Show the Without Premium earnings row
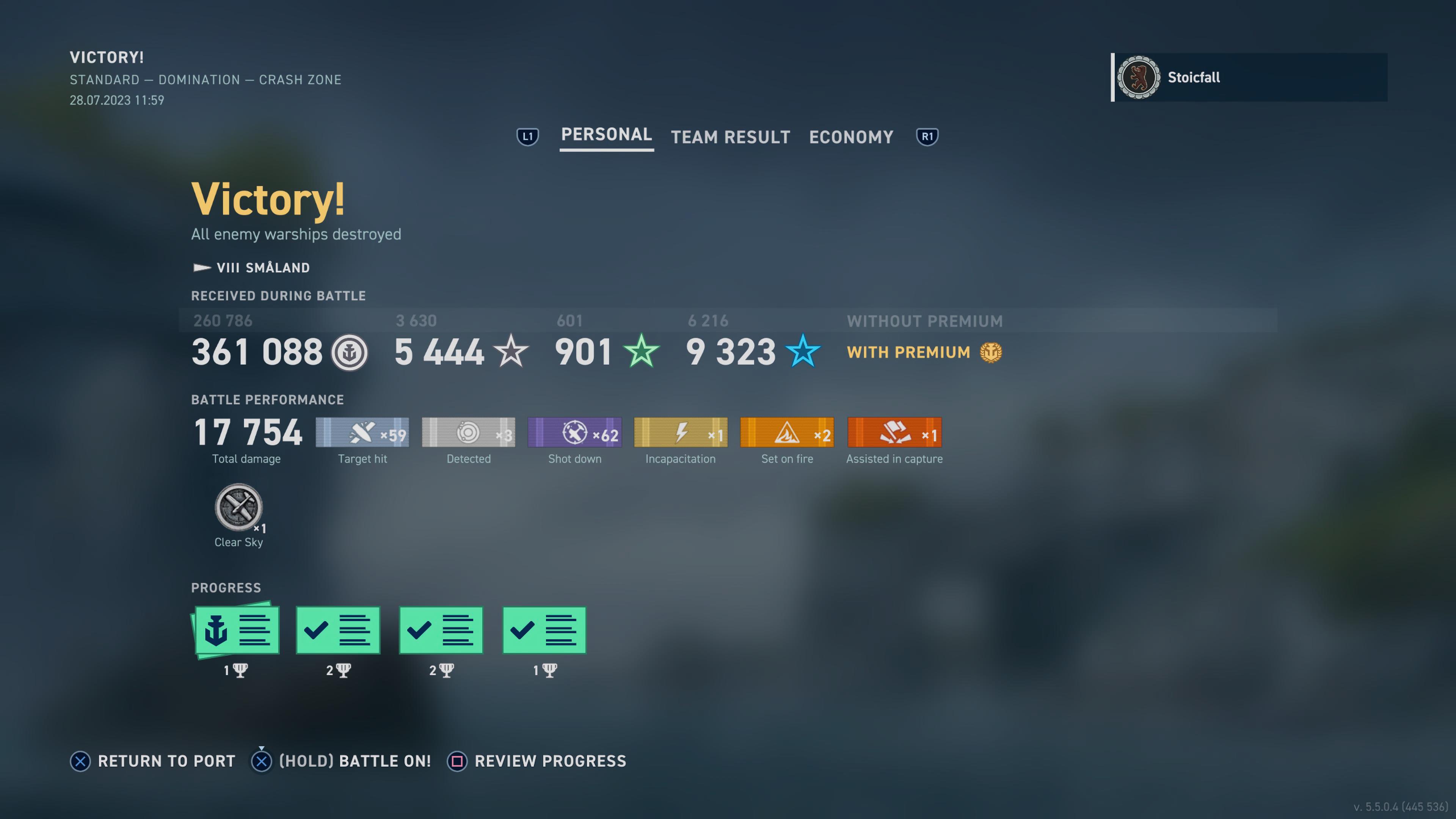 pyautogui.click(x=924, y=321)
